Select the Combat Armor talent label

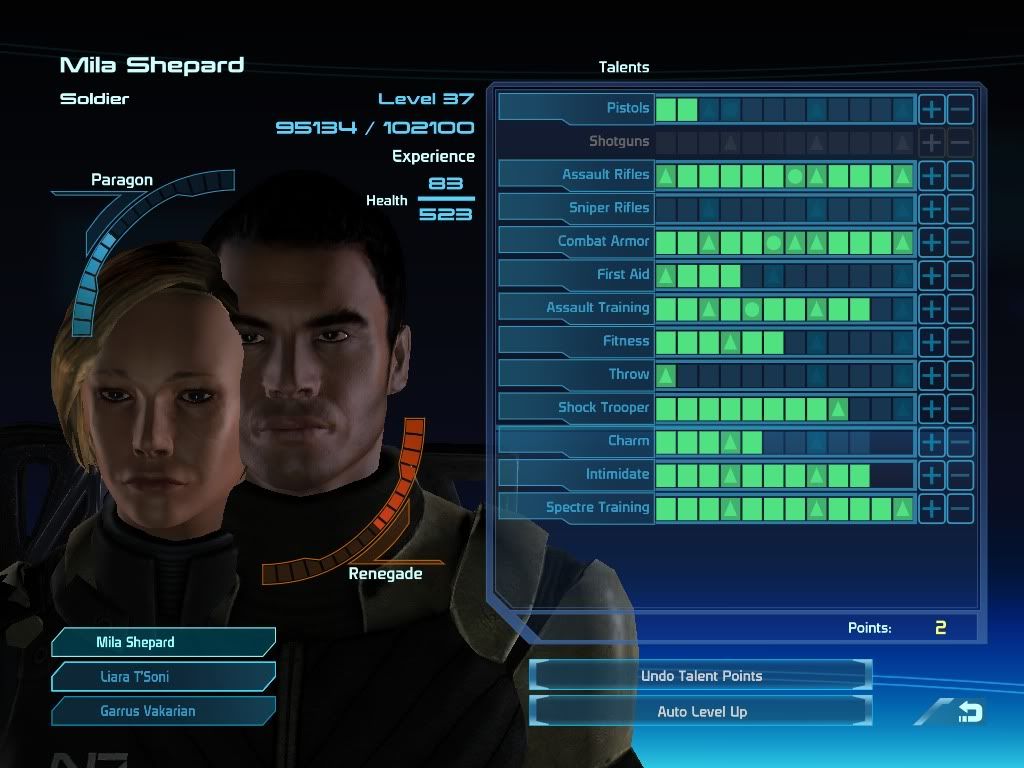[576, 241]
